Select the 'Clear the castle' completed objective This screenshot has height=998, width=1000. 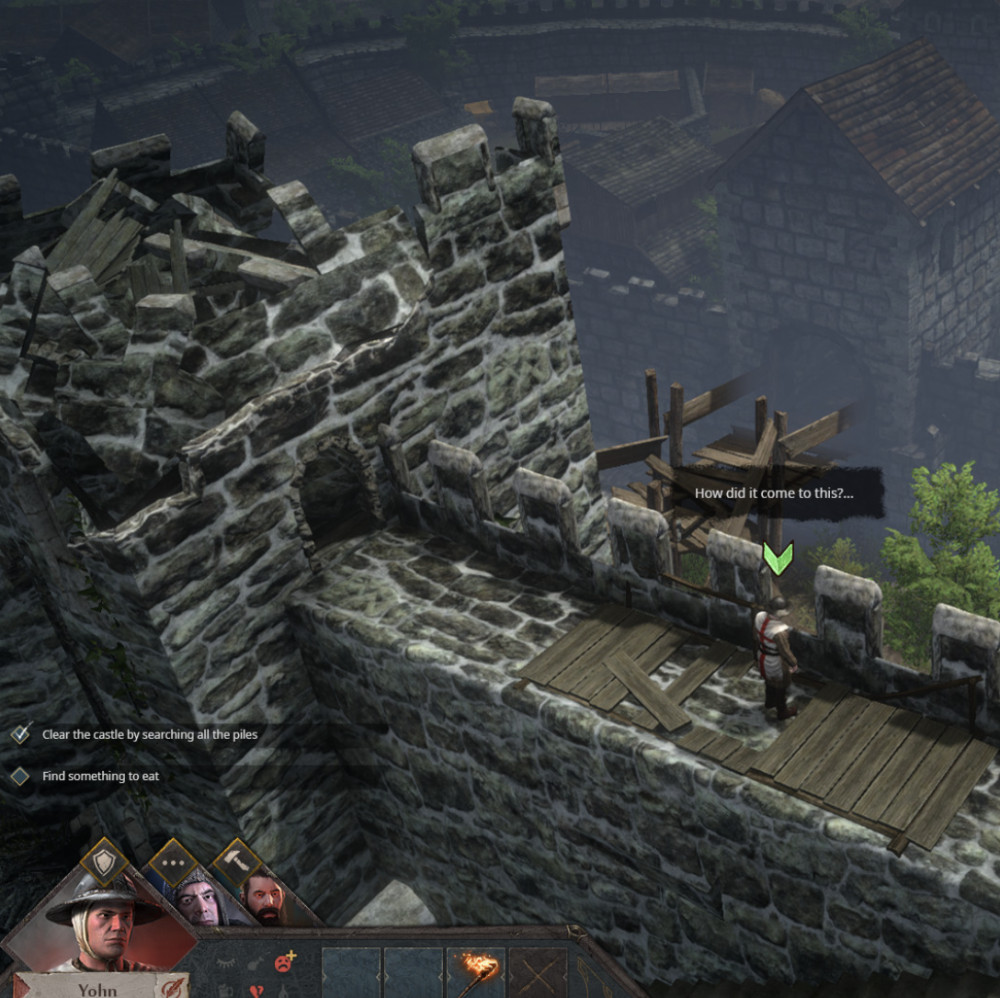(x=149, y=735)
